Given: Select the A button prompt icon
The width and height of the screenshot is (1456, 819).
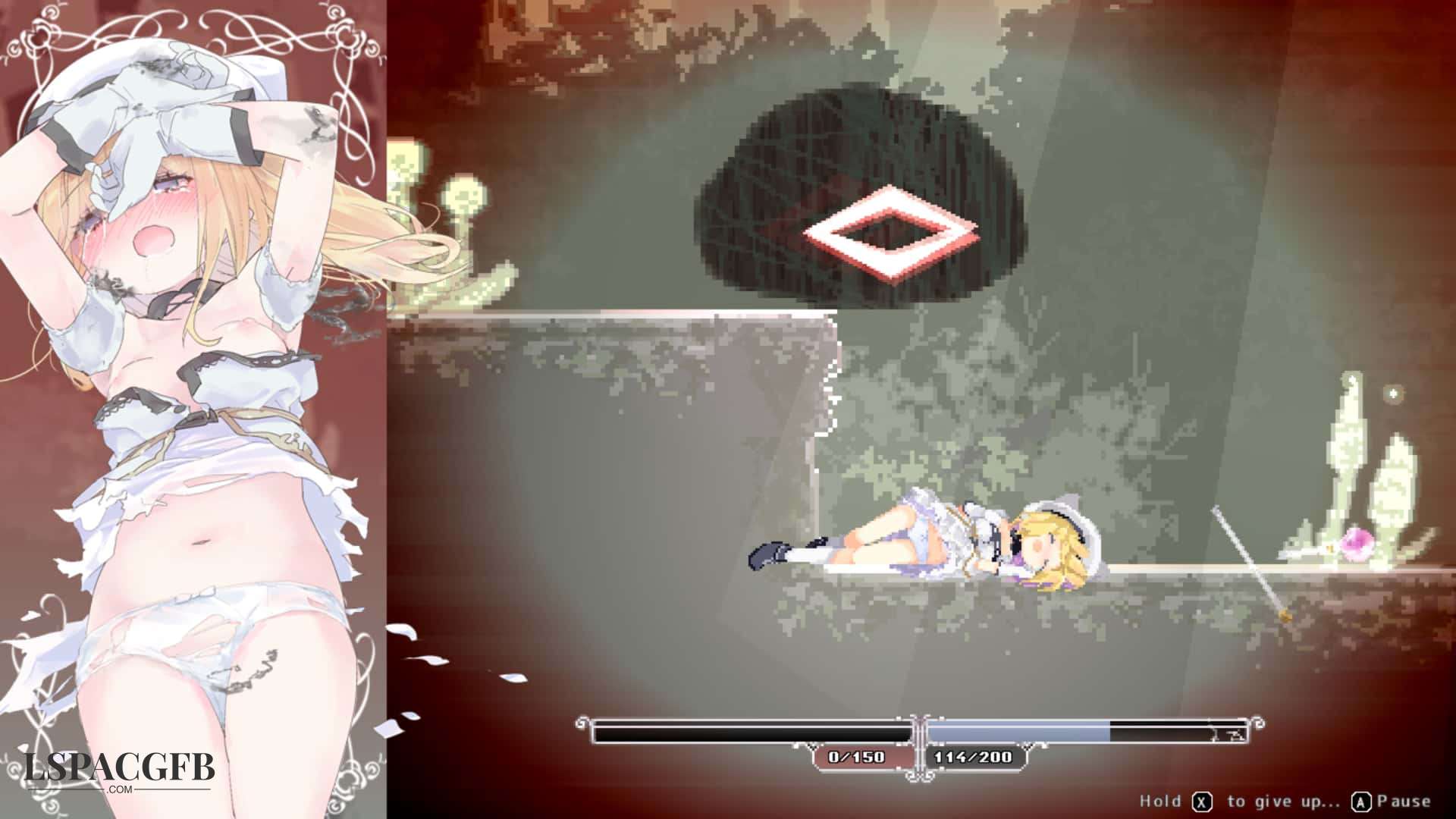Looking at the screenshot, I should (x=1362, y=801).
